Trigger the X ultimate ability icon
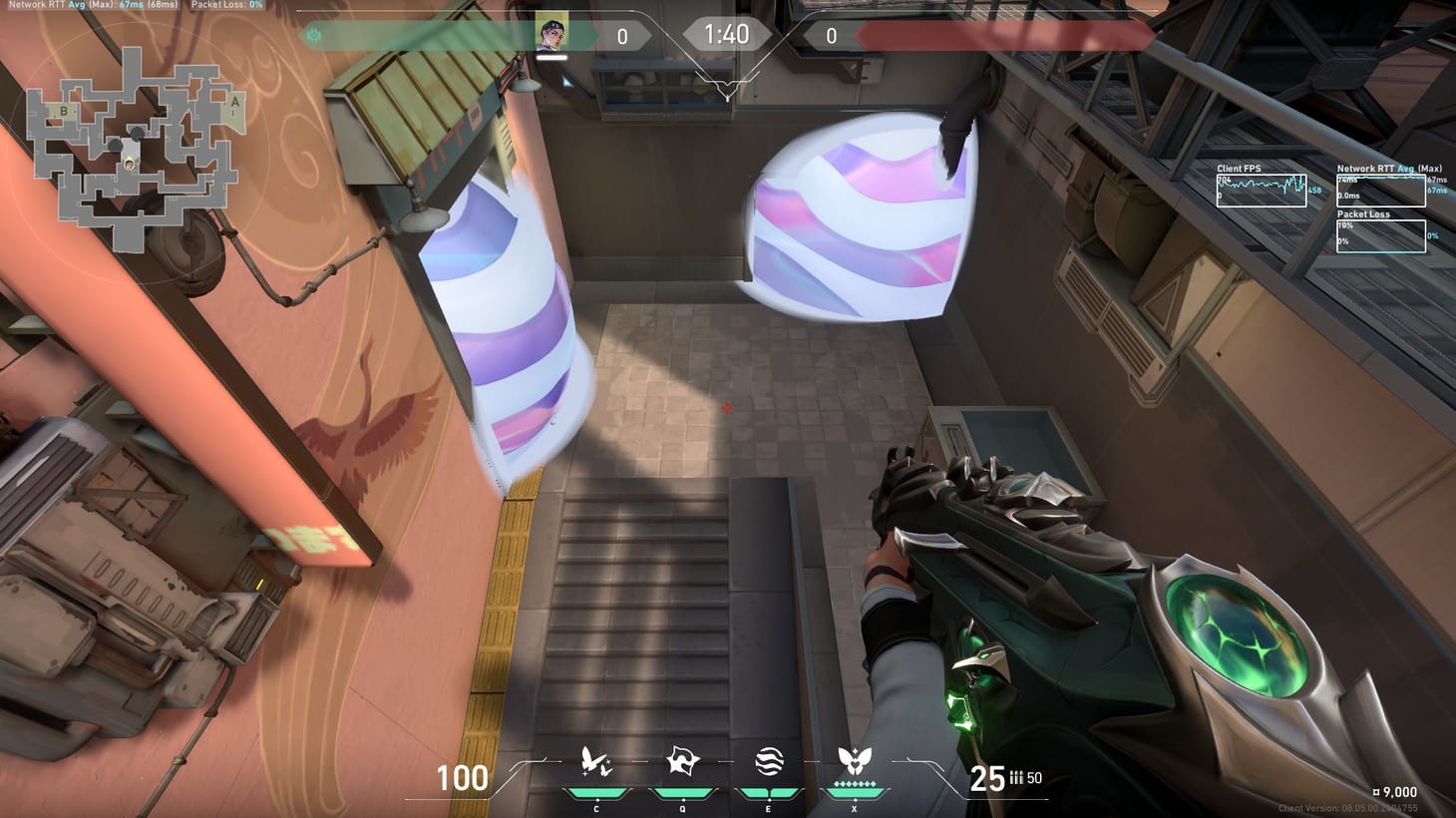The width and height of the screenshot is (1456, 818). pos(853,761)
